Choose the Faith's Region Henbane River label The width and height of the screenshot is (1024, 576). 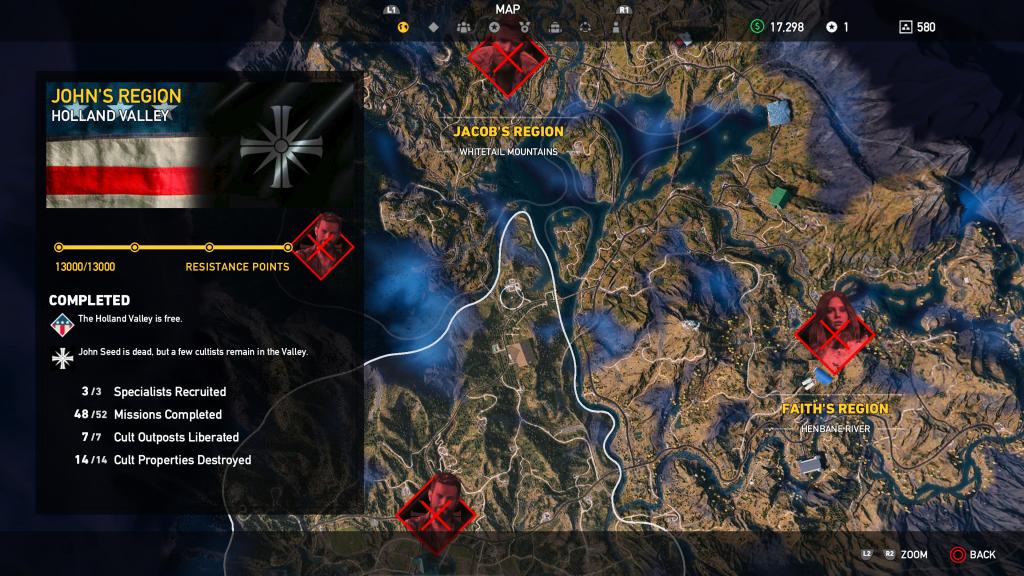(836, 417)
